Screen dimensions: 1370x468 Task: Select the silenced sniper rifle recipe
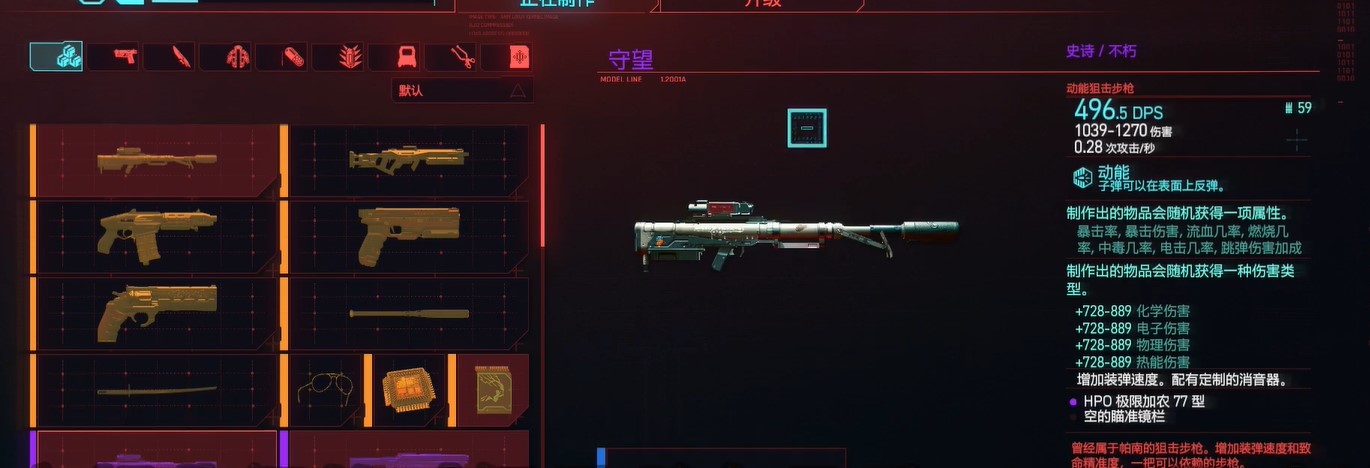pos(156,160)
